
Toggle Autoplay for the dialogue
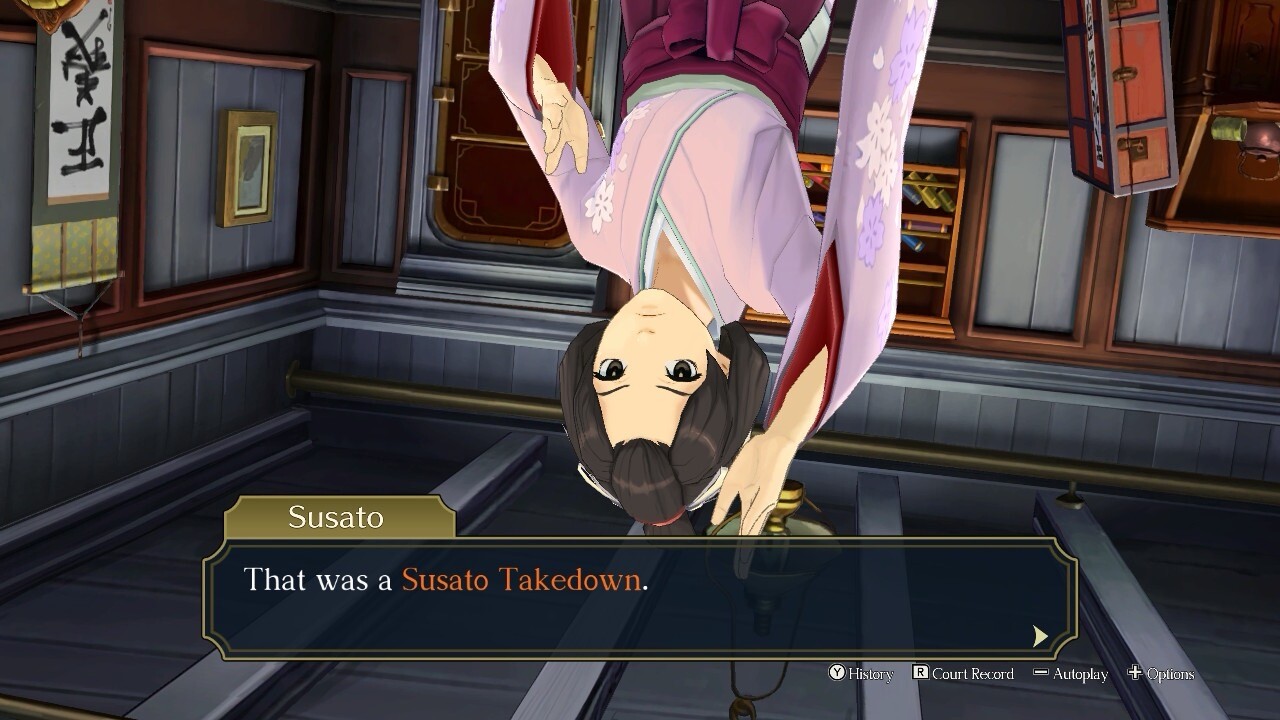[x=1070, y=674]
